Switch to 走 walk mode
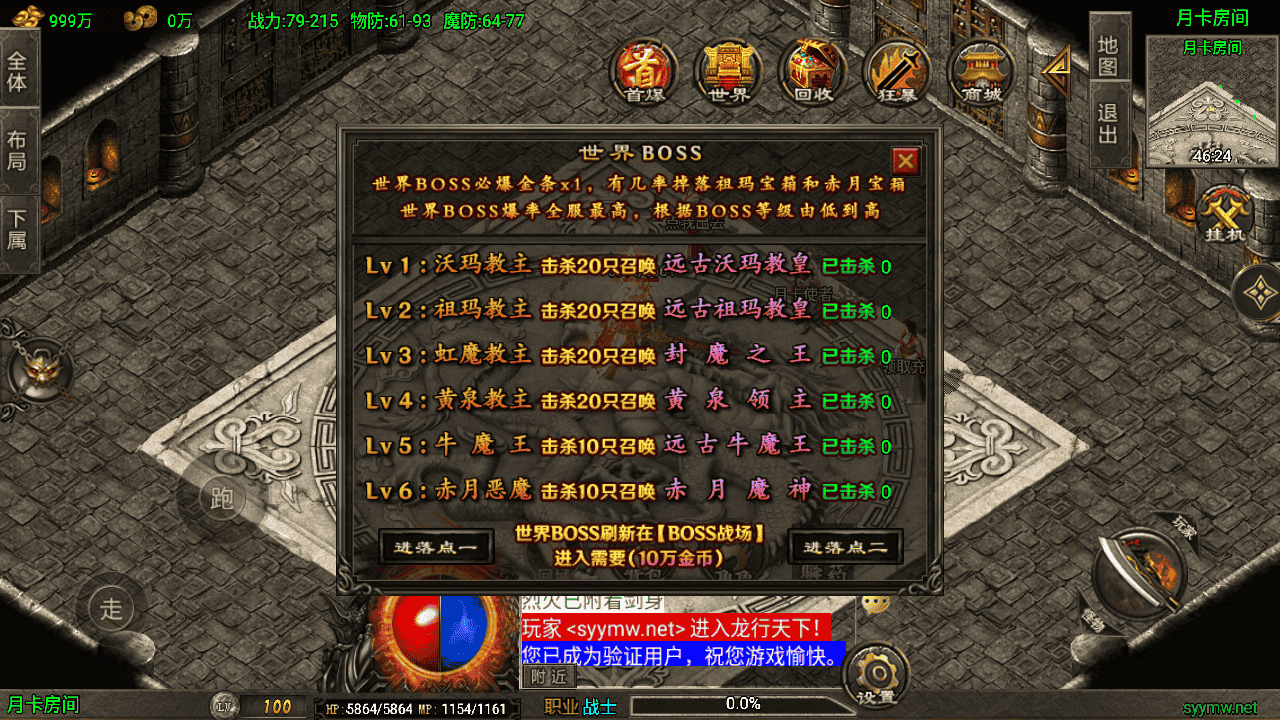 (111, 607)
